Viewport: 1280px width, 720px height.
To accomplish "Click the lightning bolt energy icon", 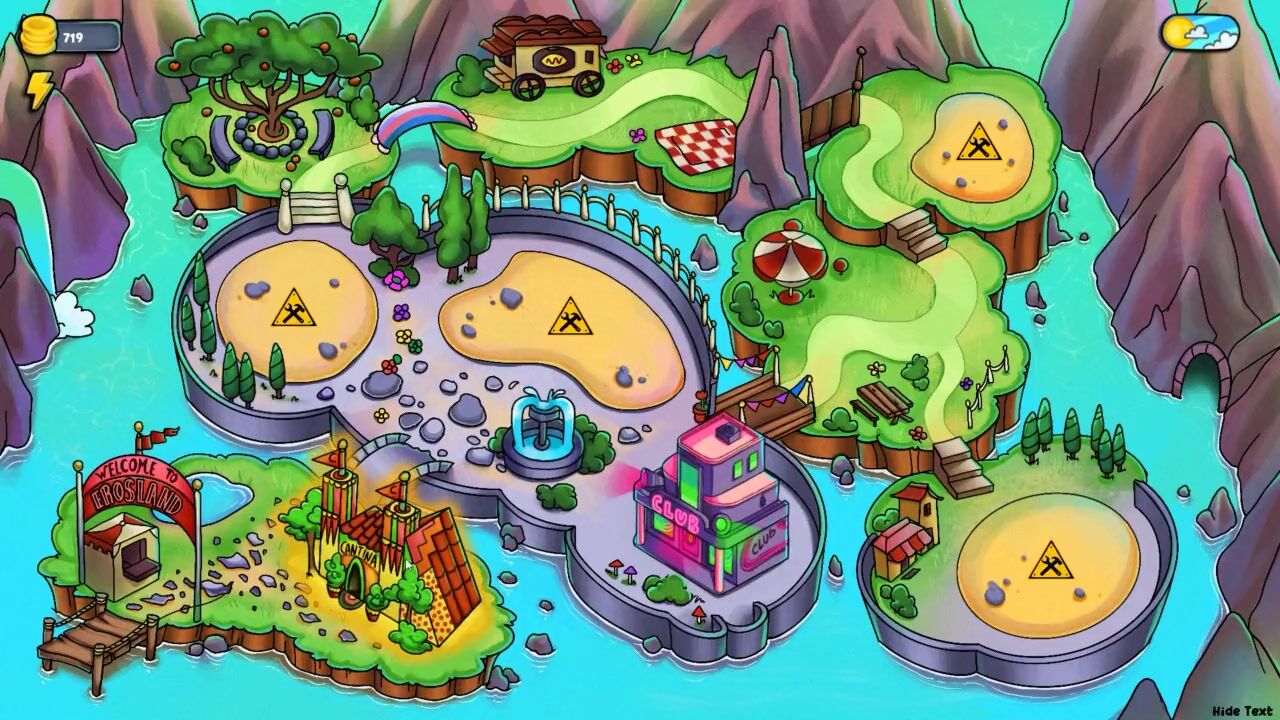I will pyautogui.click(x=38, y=91).
